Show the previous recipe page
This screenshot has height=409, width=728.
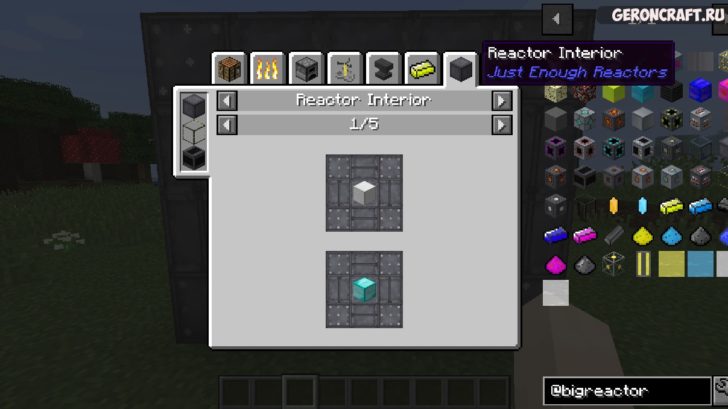(227, 124)
